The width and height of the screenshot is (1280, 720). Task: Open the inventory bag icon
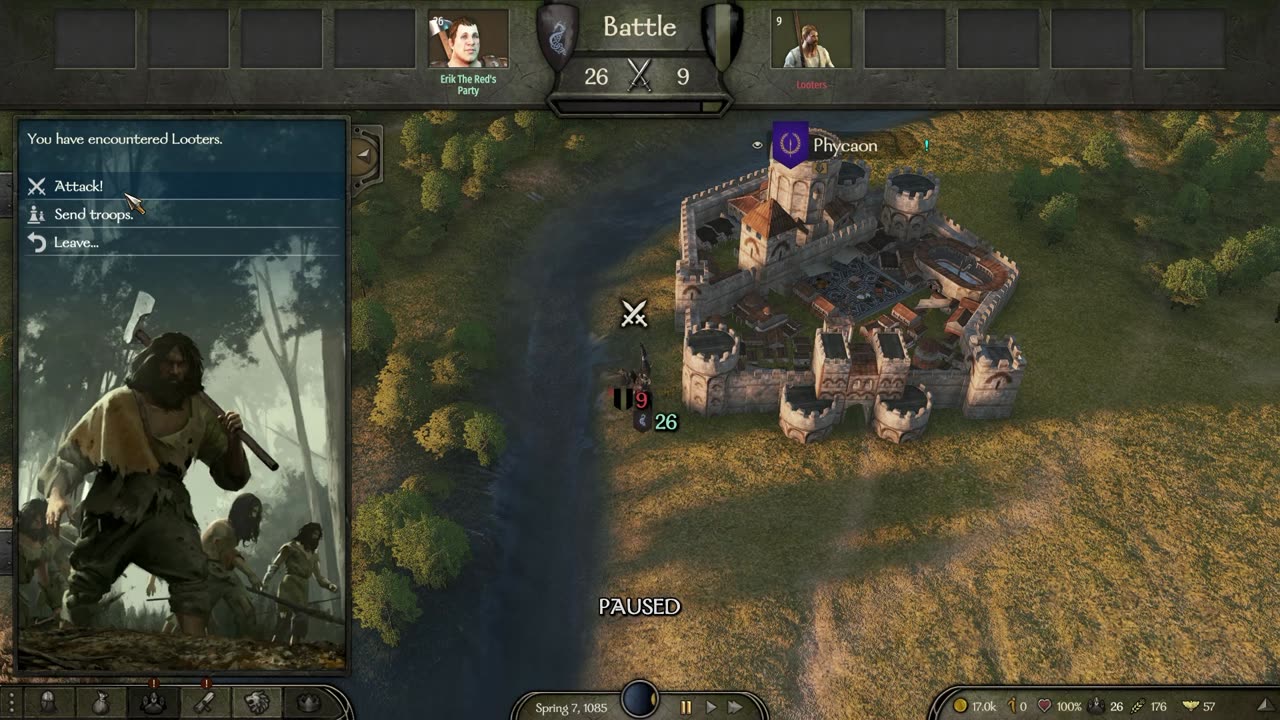pos(101,704)
